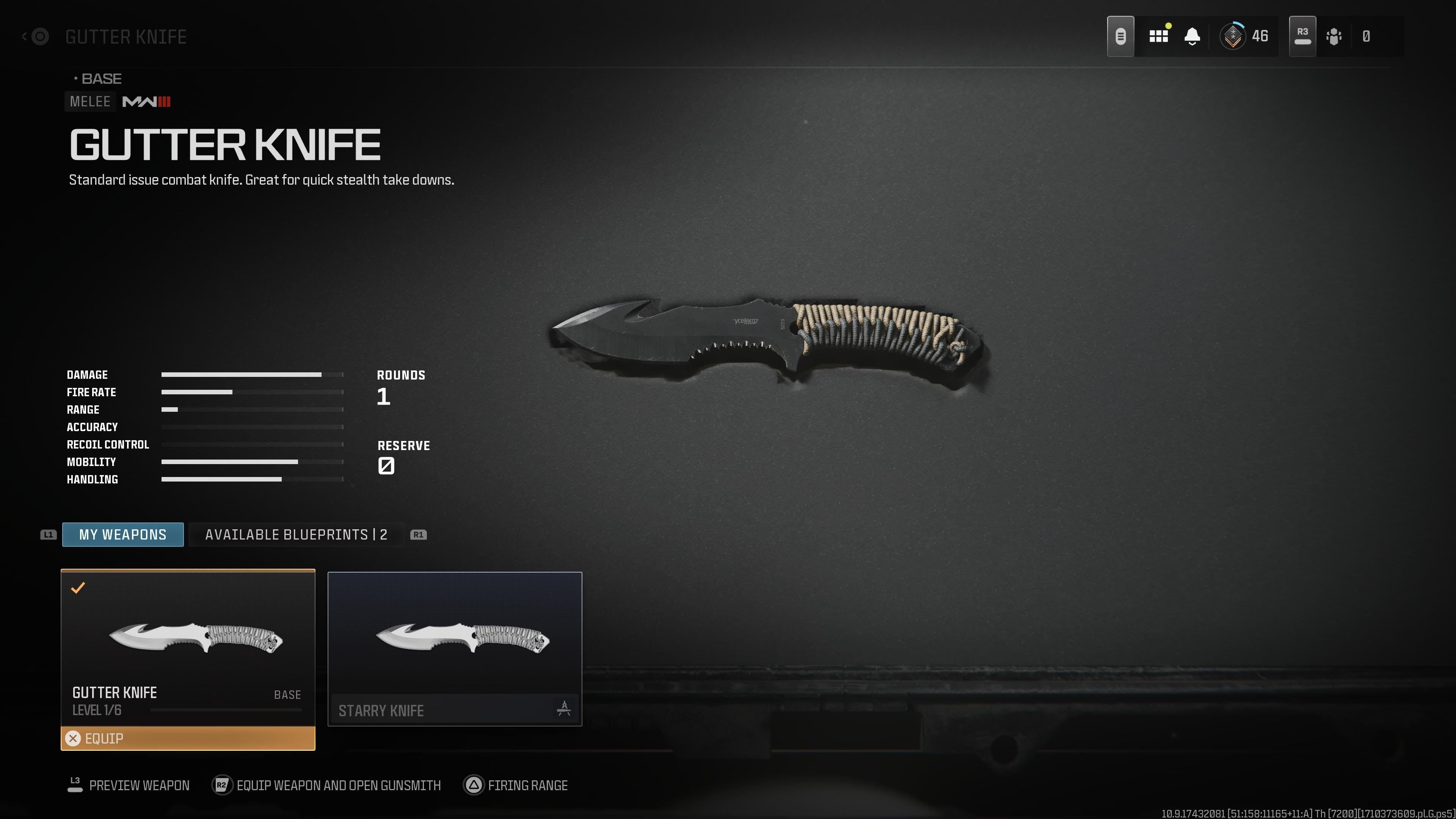Click the social/friends button icon
Image resolution: width=1456 pixels, height=819 pixels.
click(x=1334, y=36)
